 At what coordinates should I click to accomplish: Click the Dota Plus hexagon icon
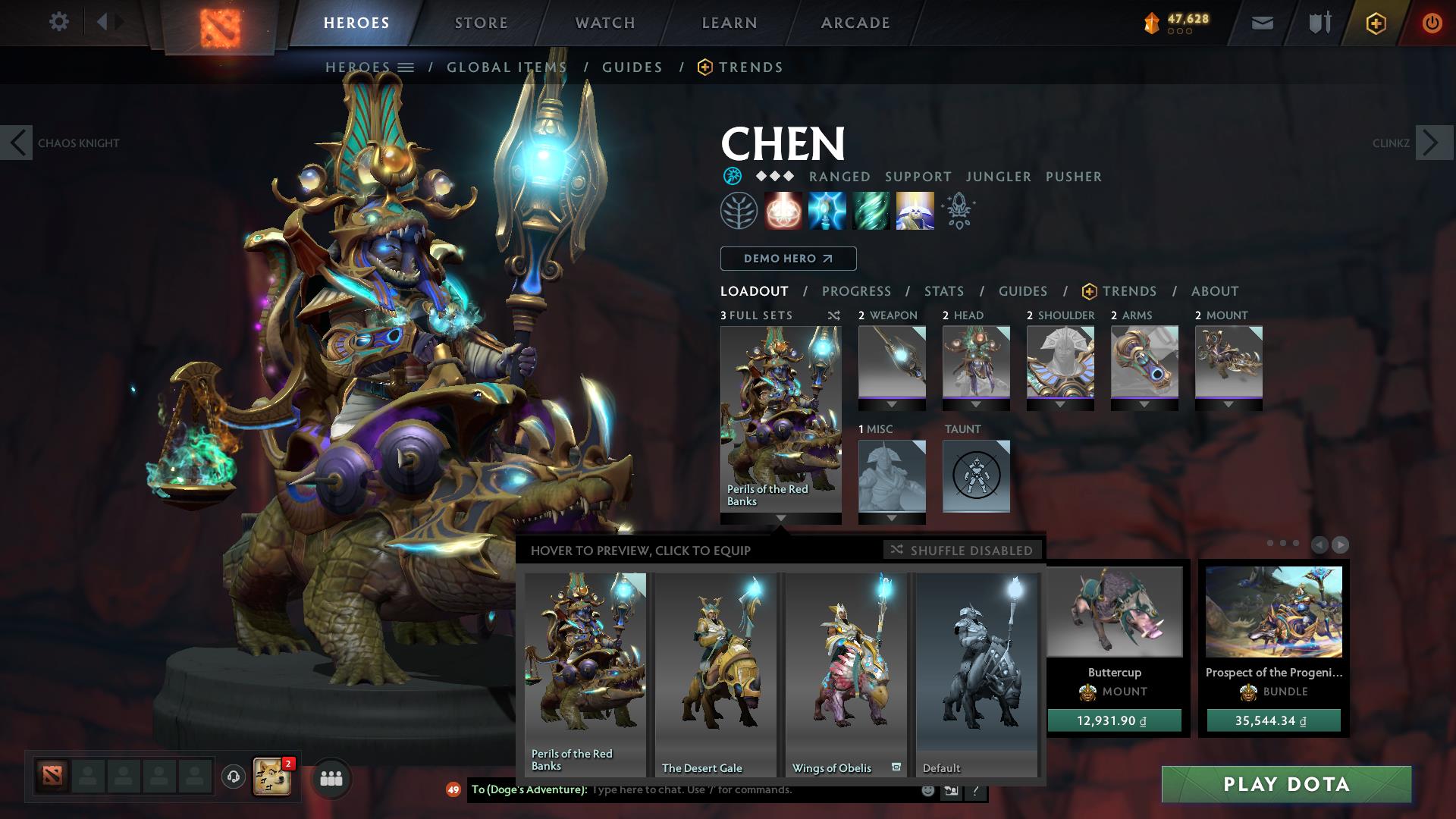click(x=1376, y=24)
